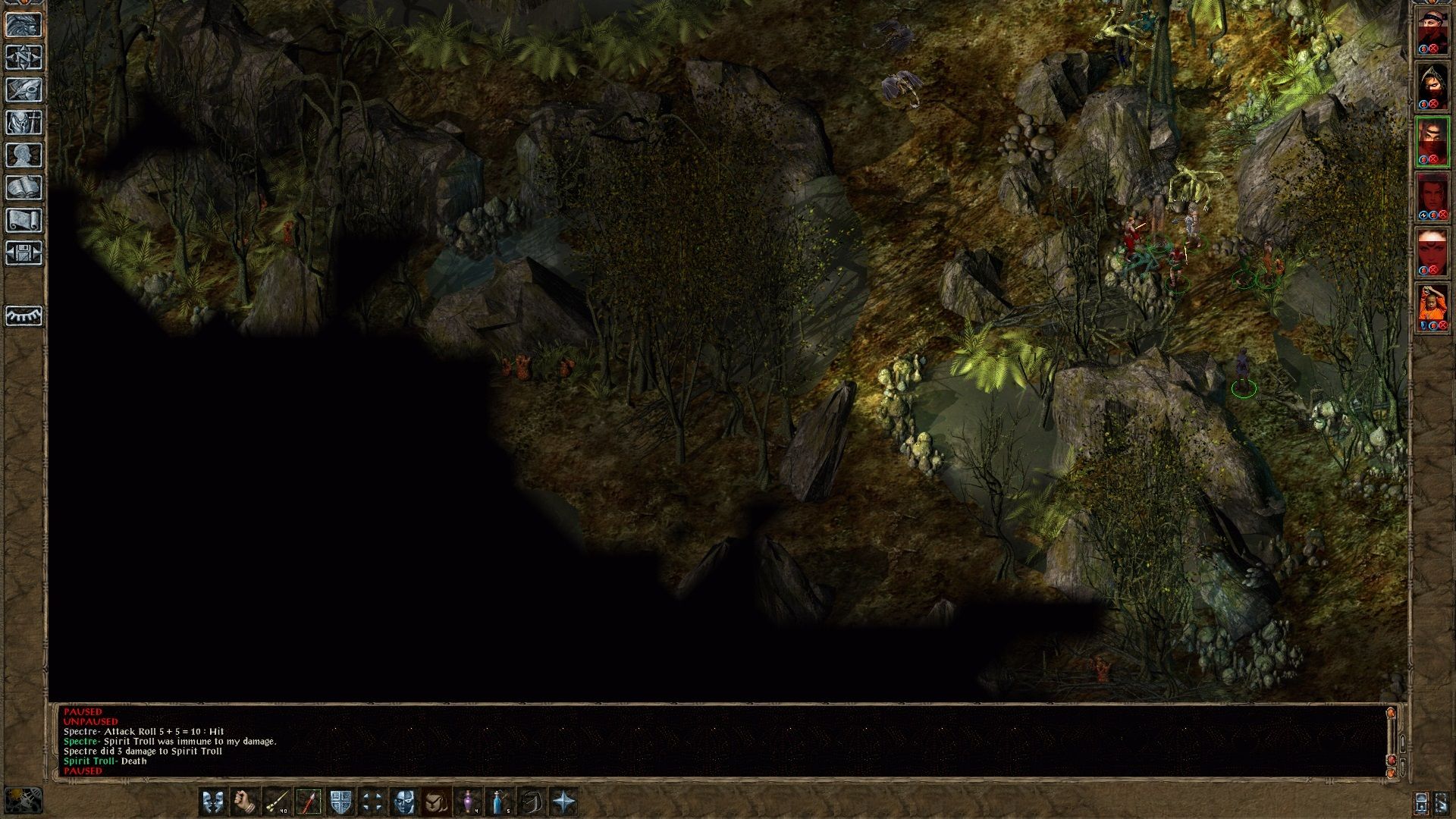Use the blue potion quick item
Screen dimensions: 1456x819
(500, 802)
